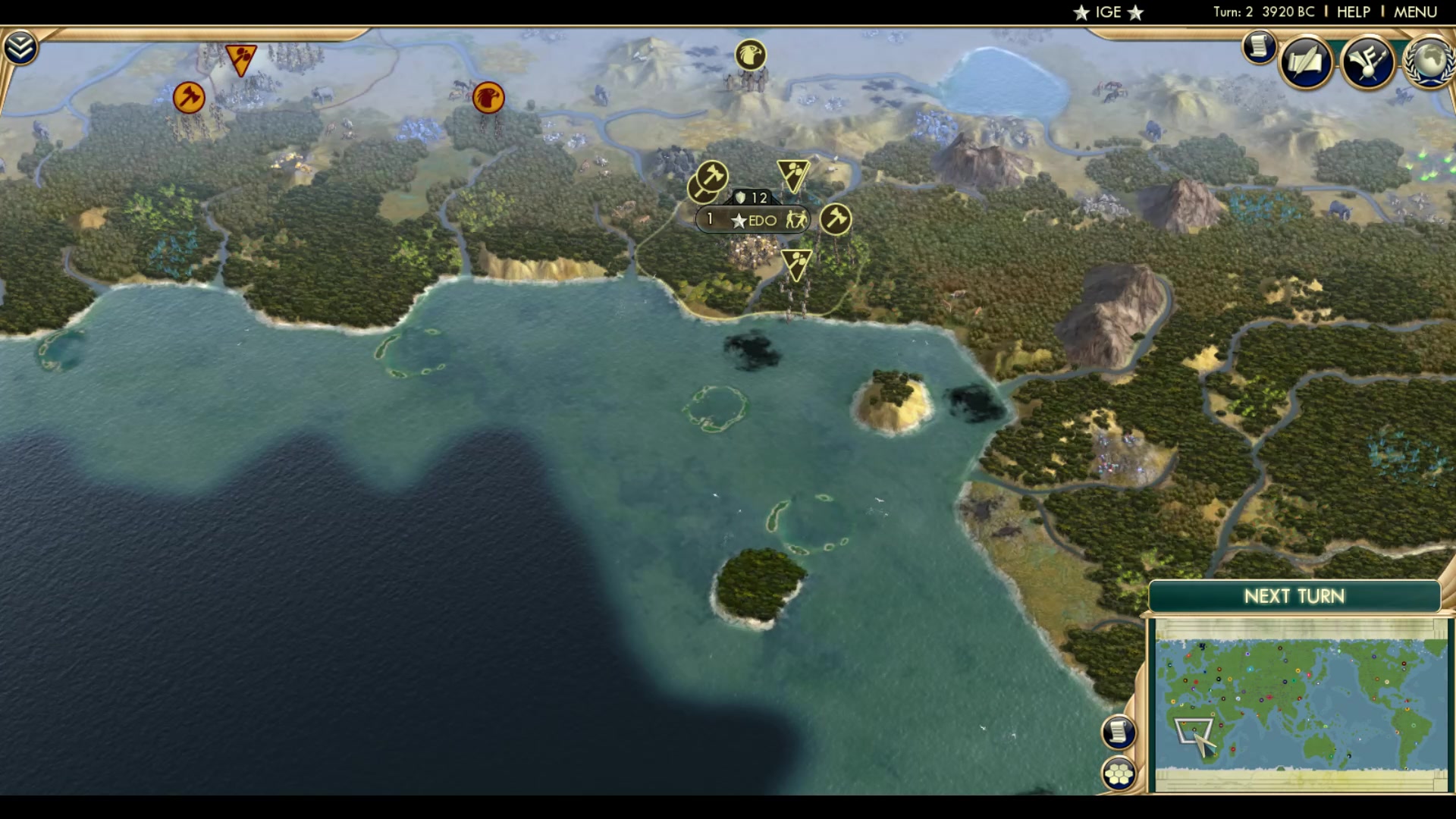The height and width of the screenshot is (819, 1456).
Task: Select the worker hammer action icon right of Edo
Action: coord(835,219)
